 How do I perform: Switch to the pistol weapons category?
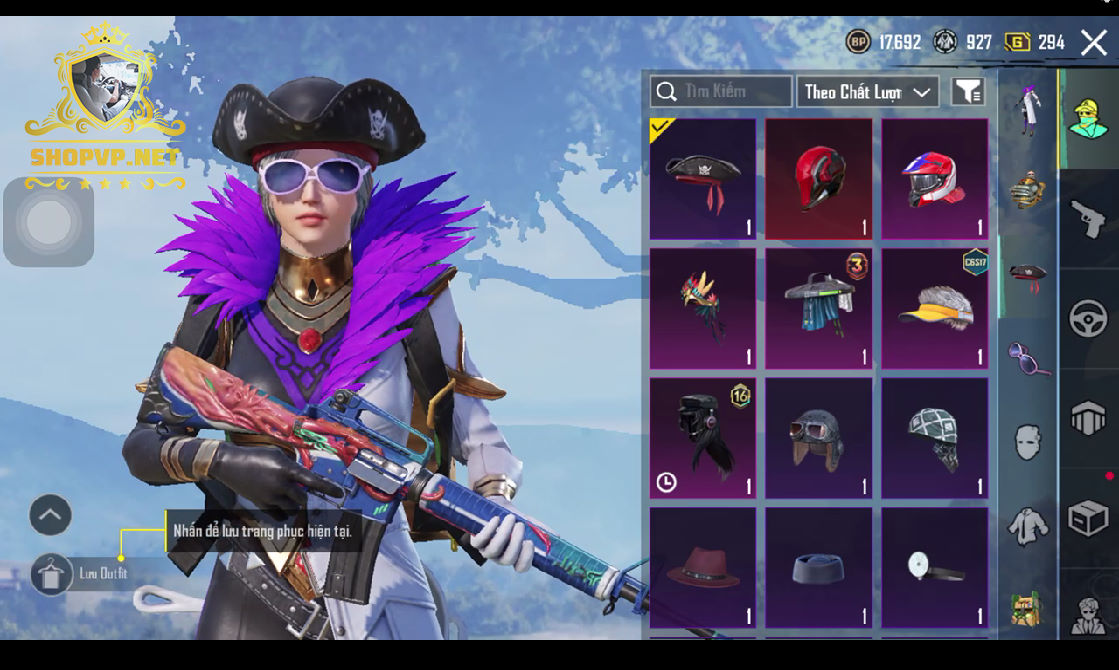coord(1088,219)
